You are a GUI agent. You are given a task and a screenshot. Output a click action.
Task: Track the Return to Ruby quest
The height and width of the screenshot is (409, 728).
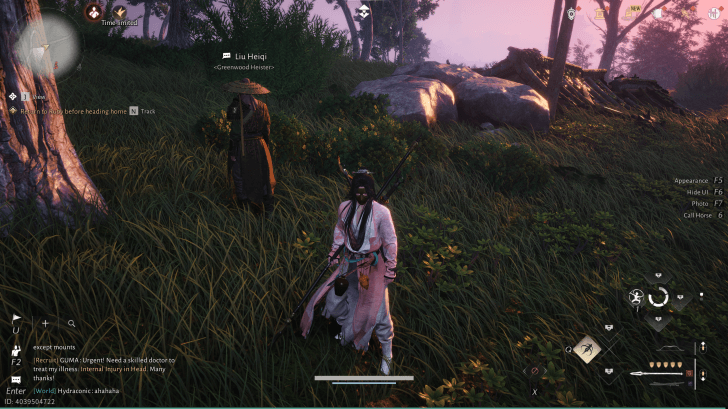tap(134, 111)
